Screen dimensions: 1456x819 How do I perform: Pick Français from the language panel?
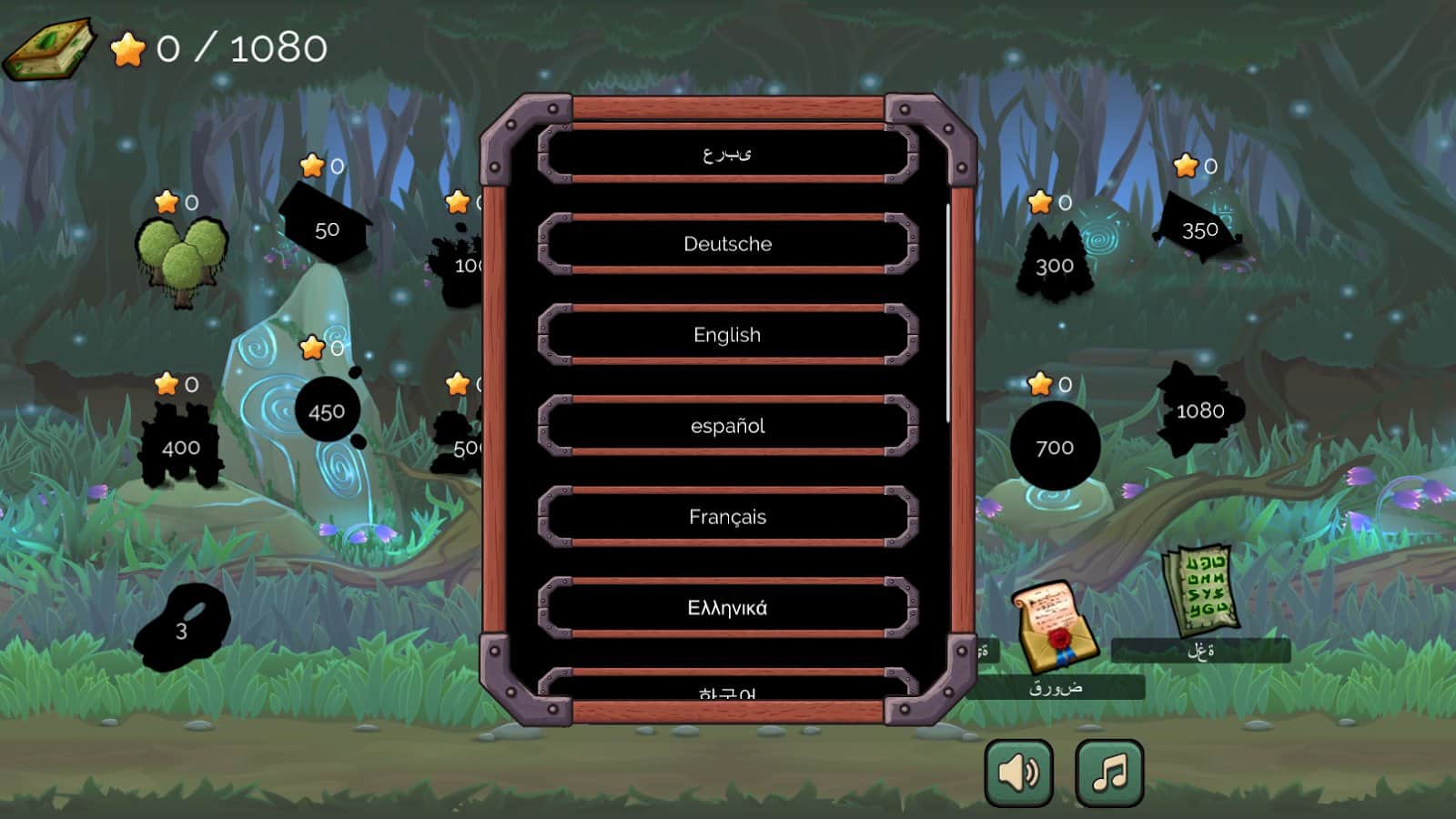[x=725, y=516]
